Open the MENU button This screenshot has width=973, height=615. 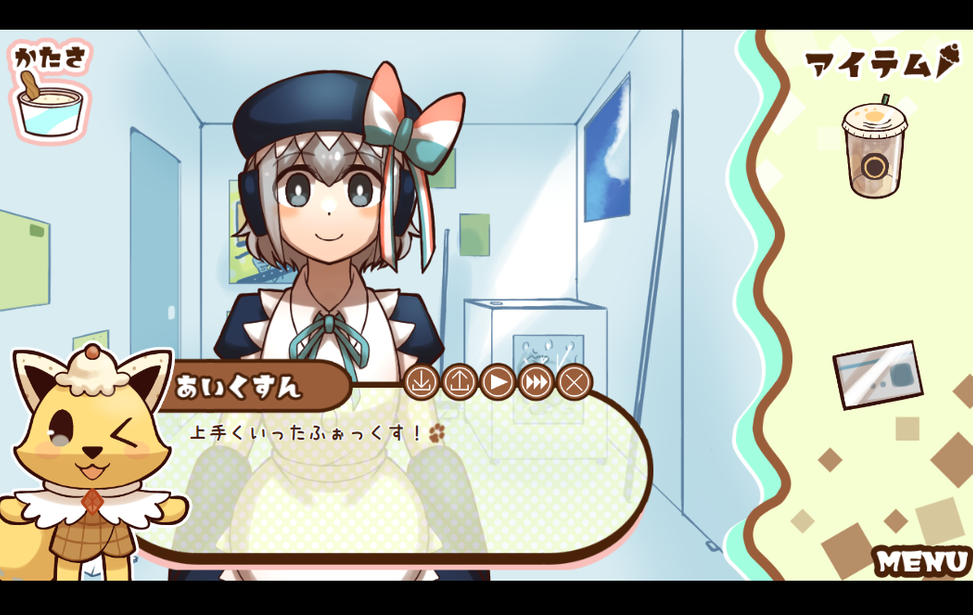pos(920,561)
